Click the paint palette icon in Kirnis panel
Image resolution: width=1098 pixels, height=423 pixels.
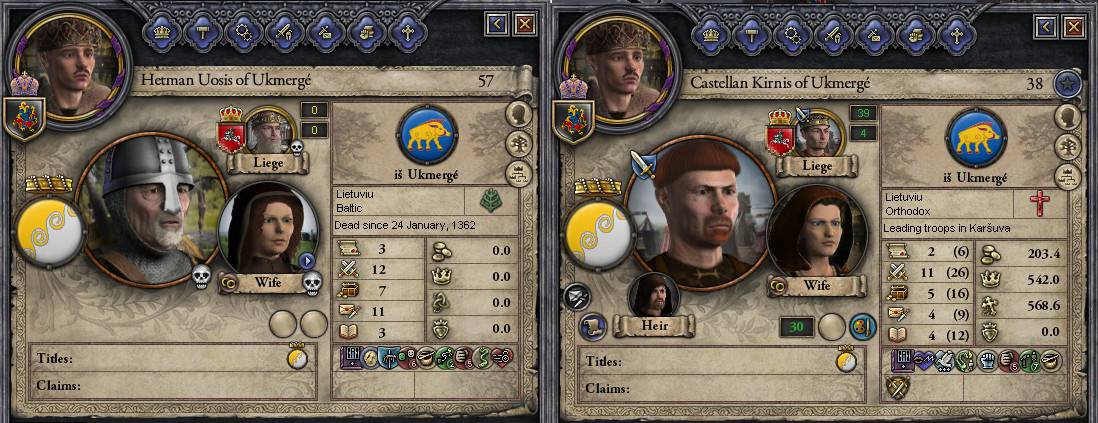point(862,326)
